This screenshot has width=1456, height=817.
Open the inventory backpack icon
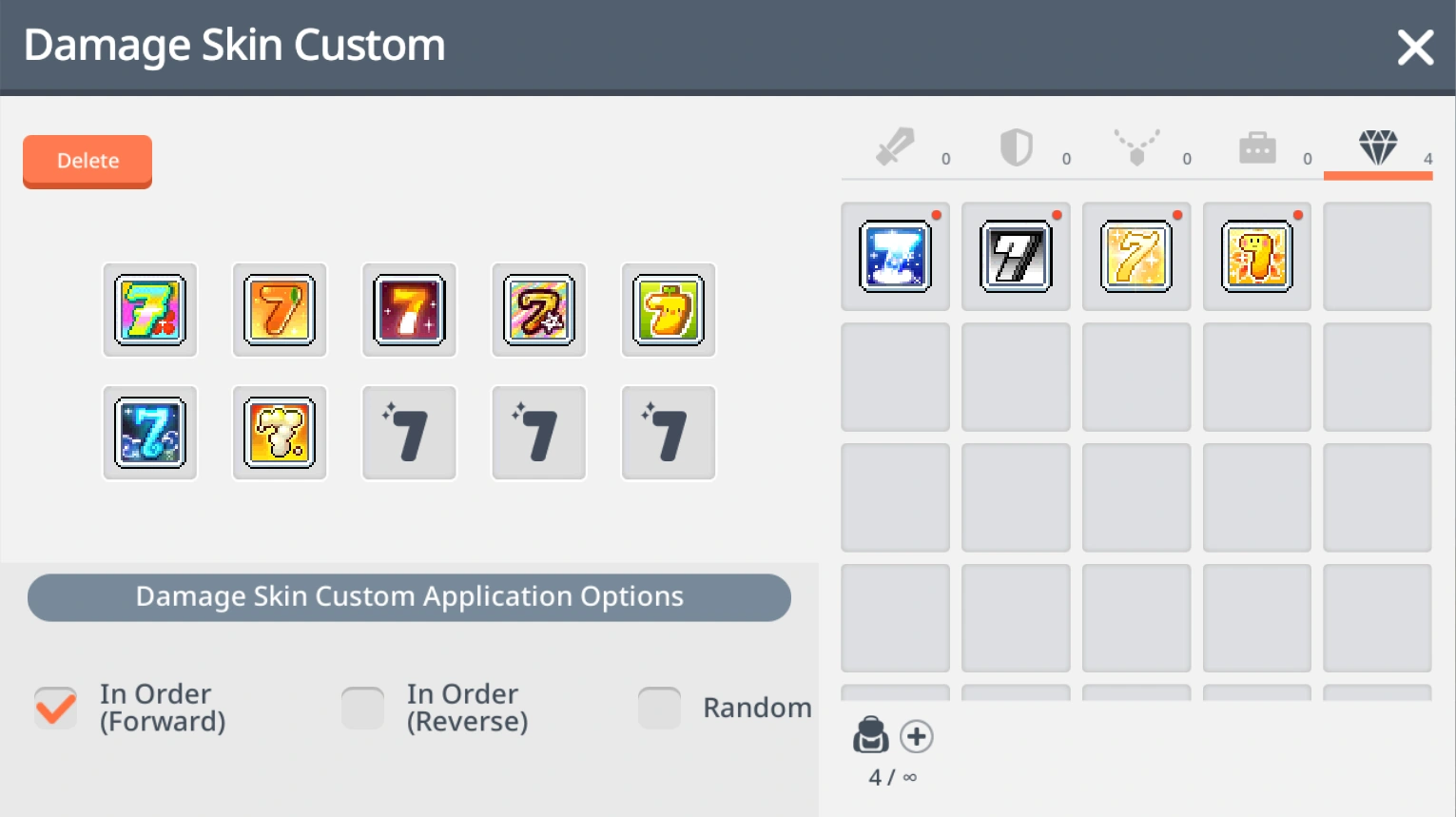click(x=870, y=734)
